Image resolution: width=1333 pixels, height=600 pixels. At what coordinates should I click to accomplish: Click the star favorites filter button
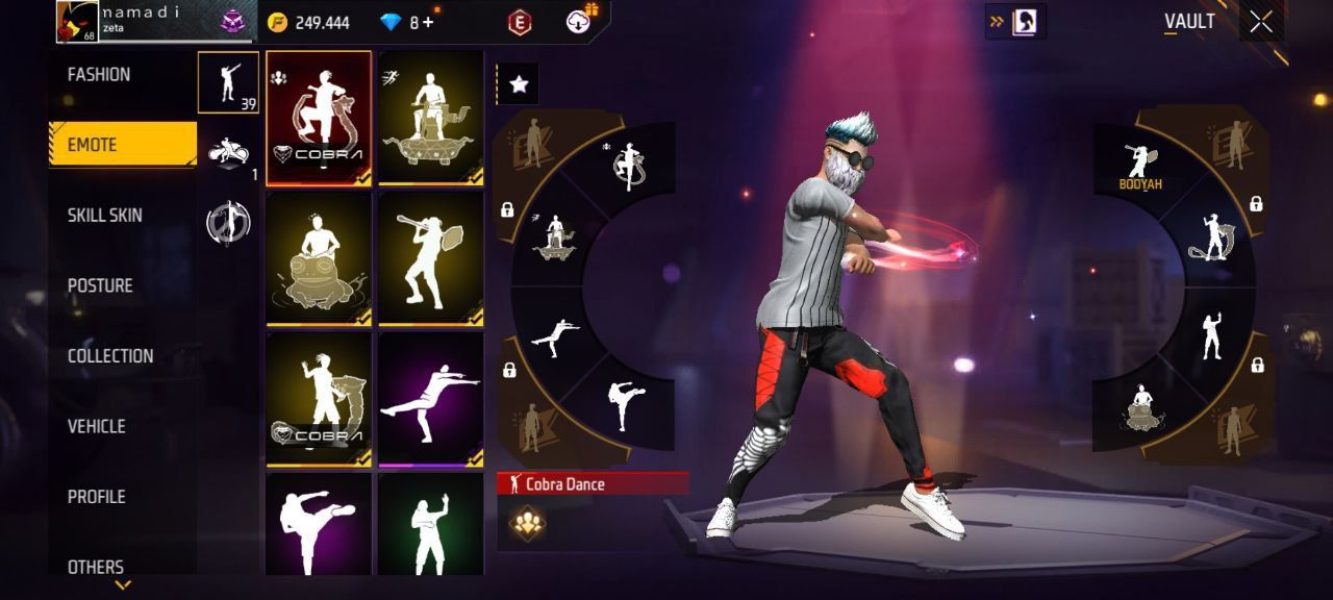click(518, 86)
